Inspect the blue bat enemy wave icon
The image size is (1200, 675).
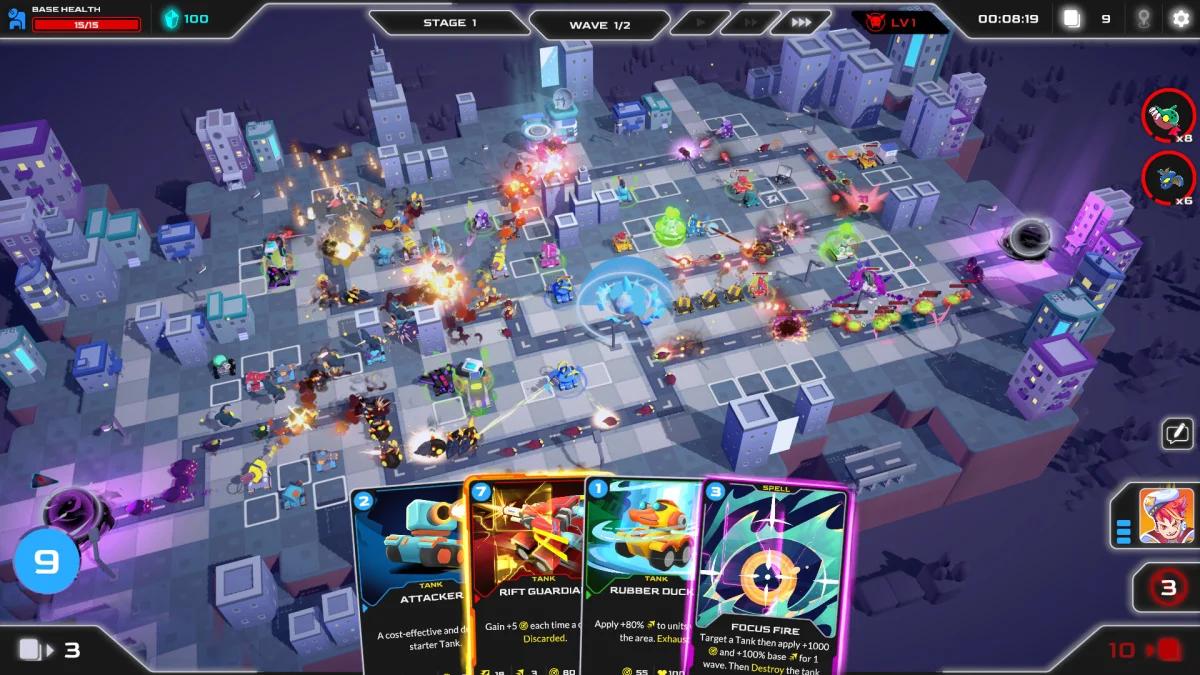point(1168,178)
